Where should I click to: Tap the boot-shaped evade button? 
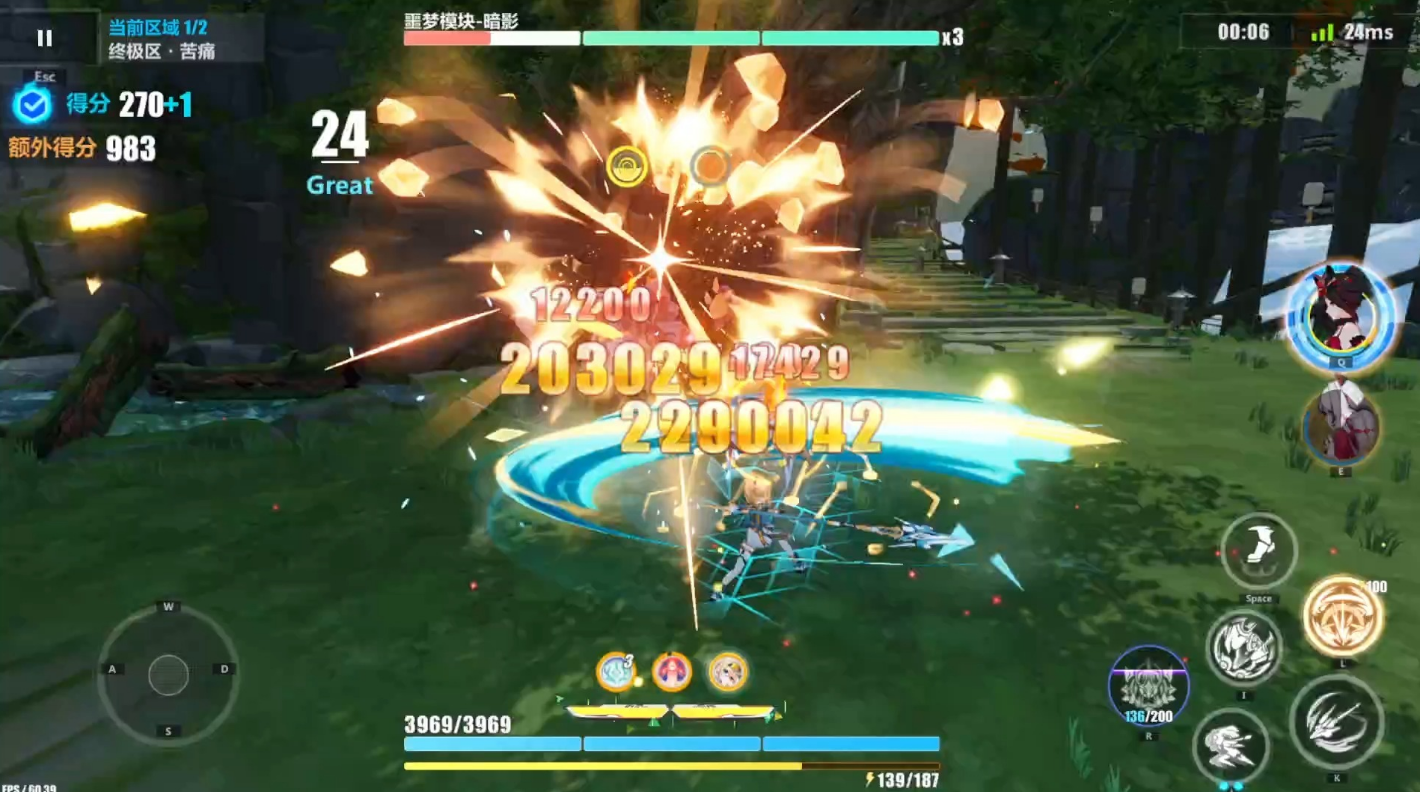(1258, 551)
